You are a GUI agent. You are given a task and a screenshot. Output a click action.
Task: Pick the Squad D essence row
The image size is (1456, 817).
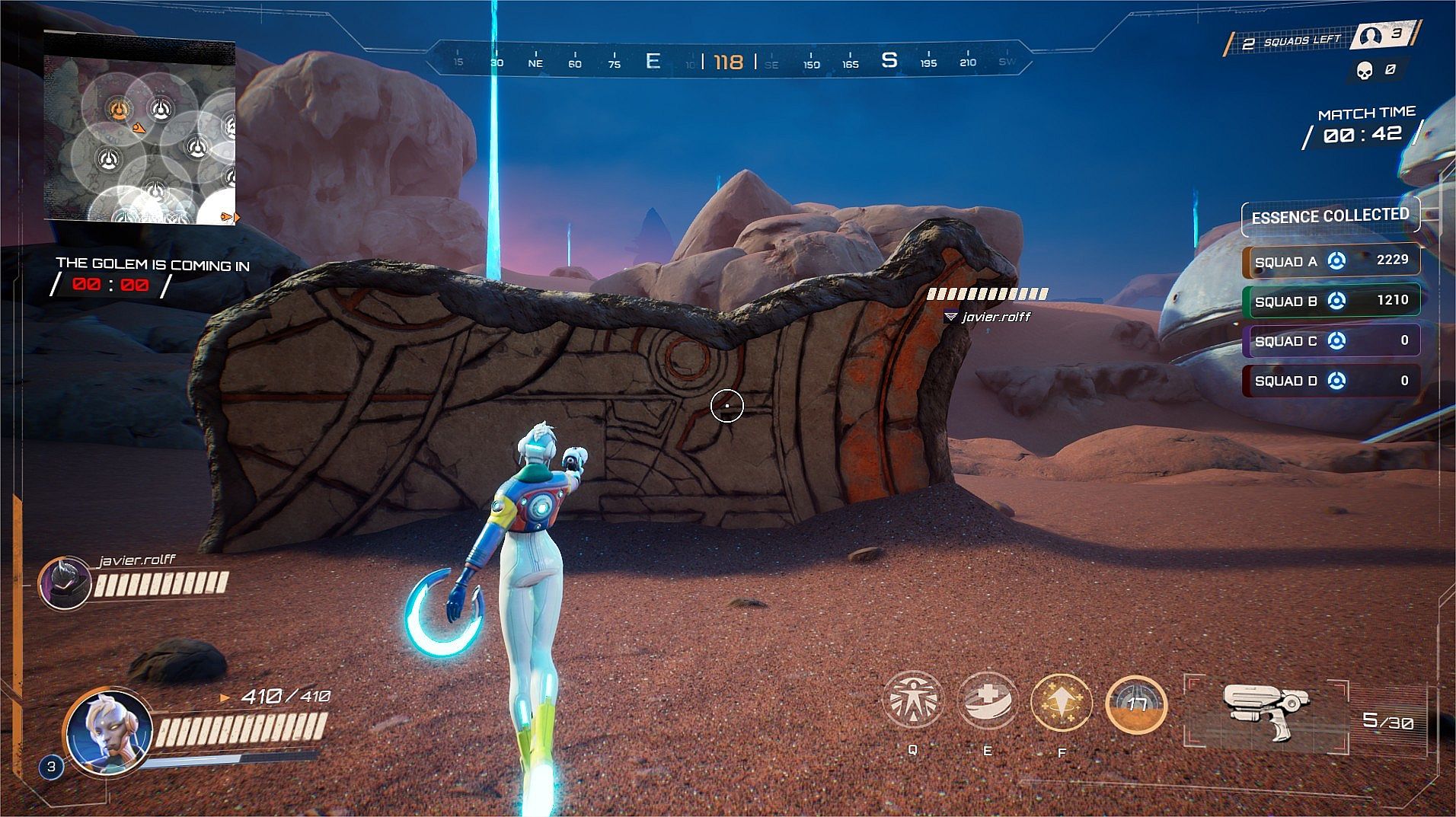[1330, 381]
